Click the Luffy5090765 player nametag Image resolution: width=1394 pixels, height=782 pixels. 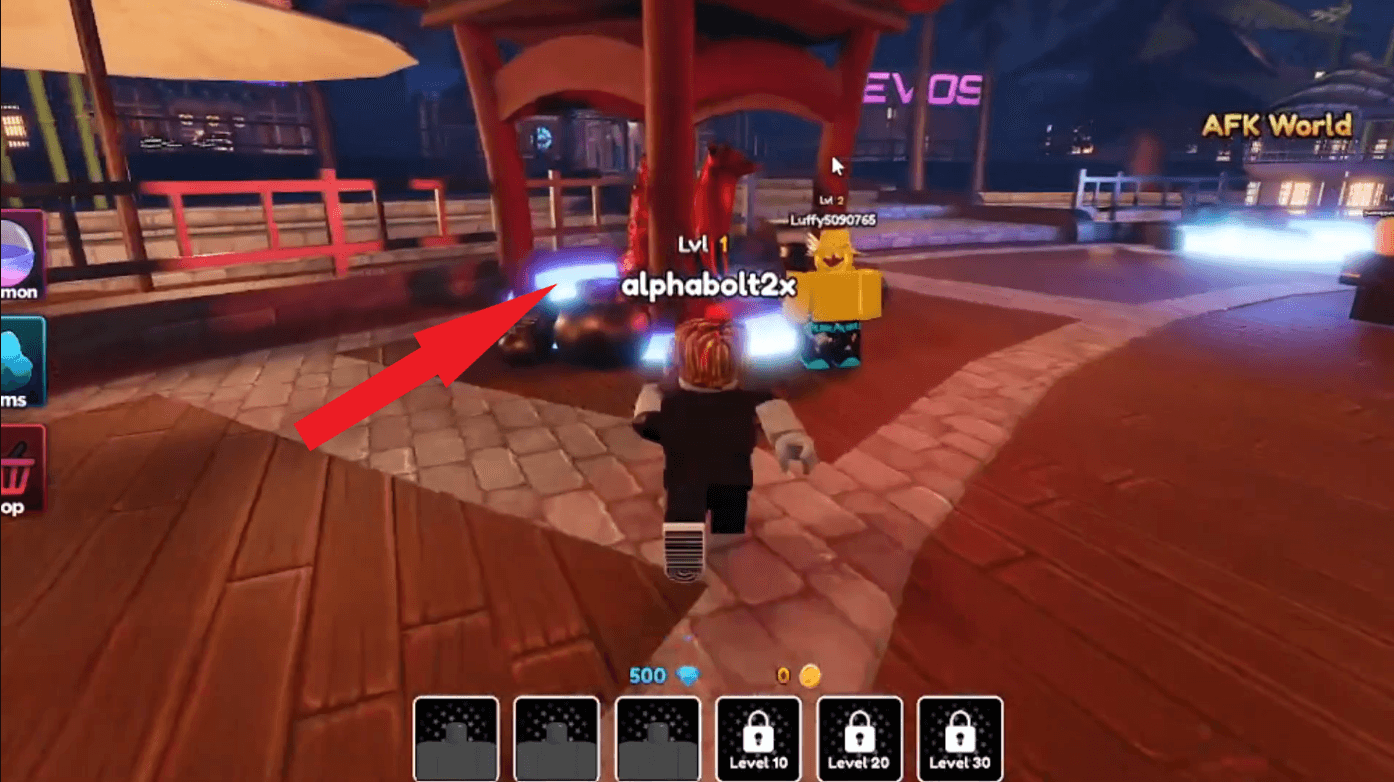(x=831, y=221)
